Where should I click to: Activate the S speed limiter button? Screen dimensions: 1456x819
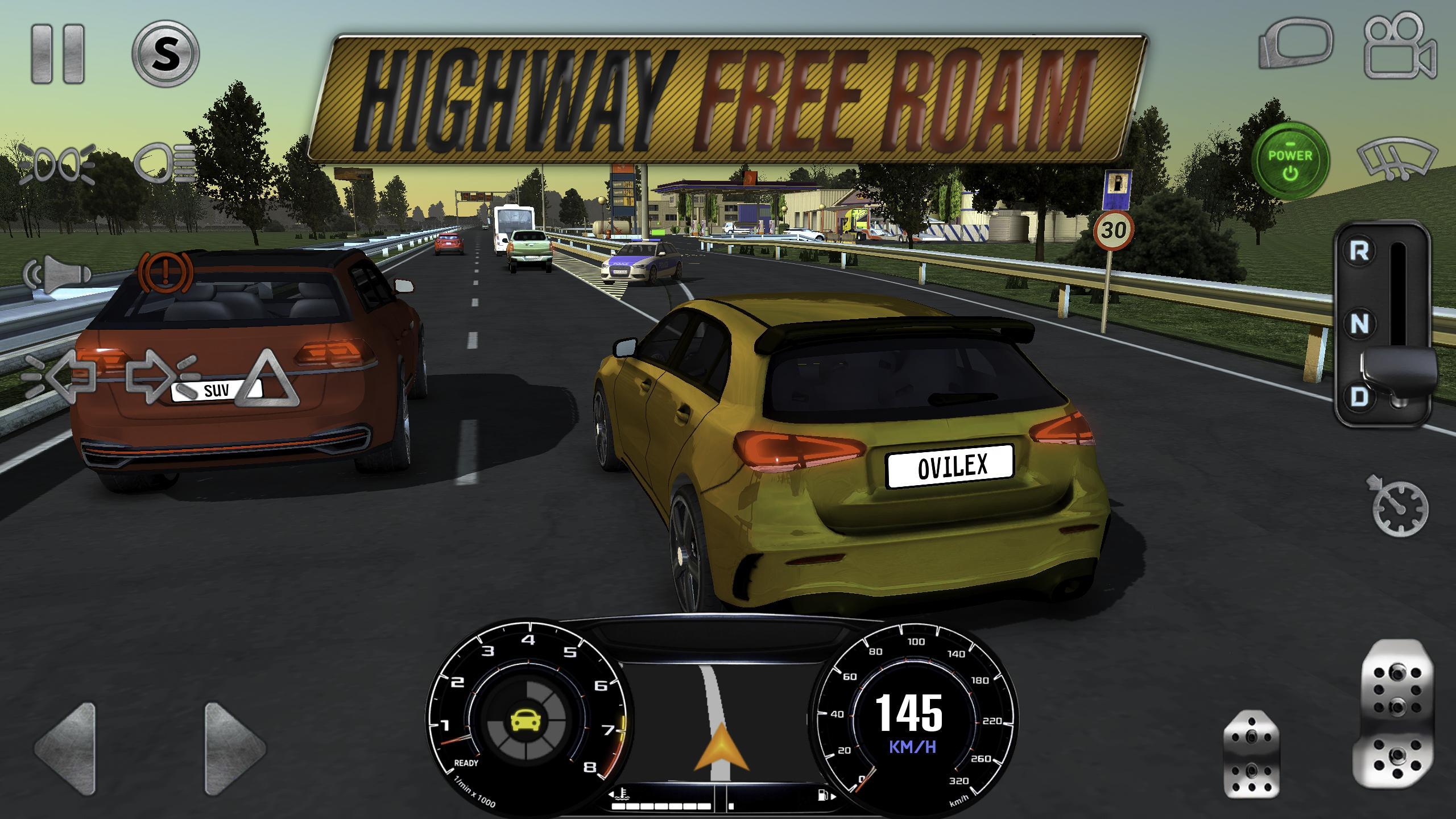click(165, 54)
